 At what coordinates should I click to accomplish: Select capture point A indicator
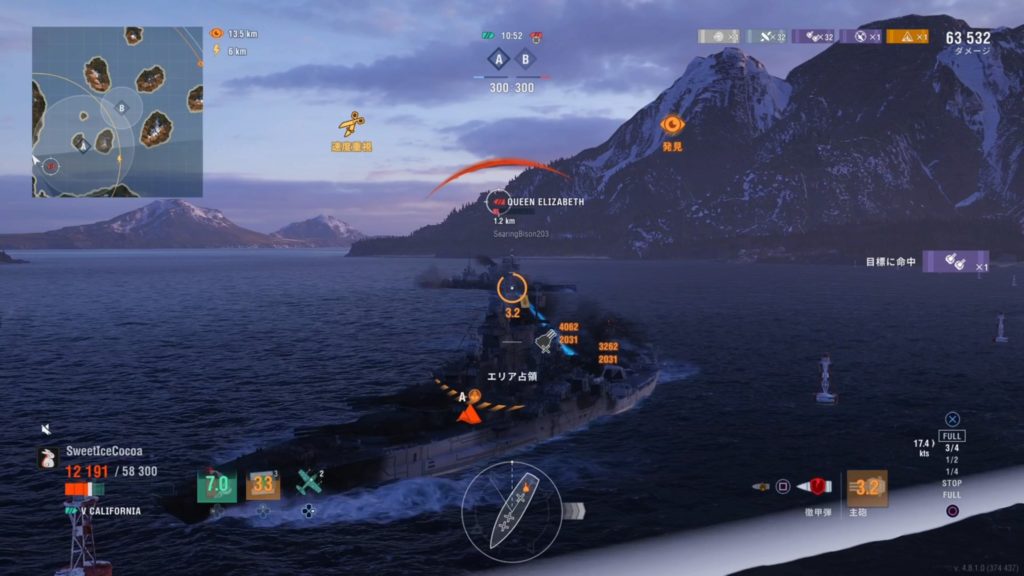tap(499, 59)
